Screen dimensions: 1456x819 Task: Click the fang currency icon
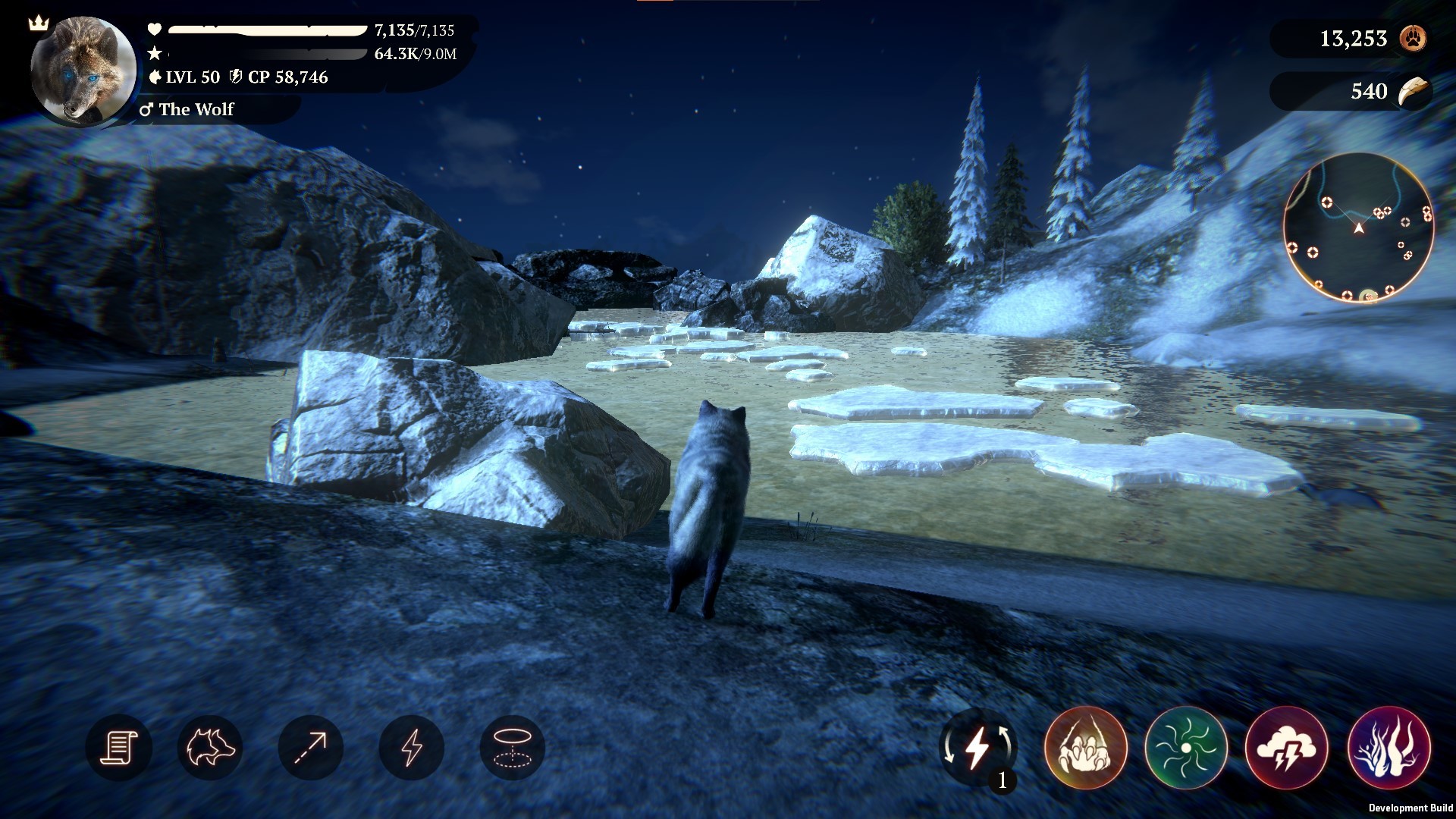coord(1413,93)
